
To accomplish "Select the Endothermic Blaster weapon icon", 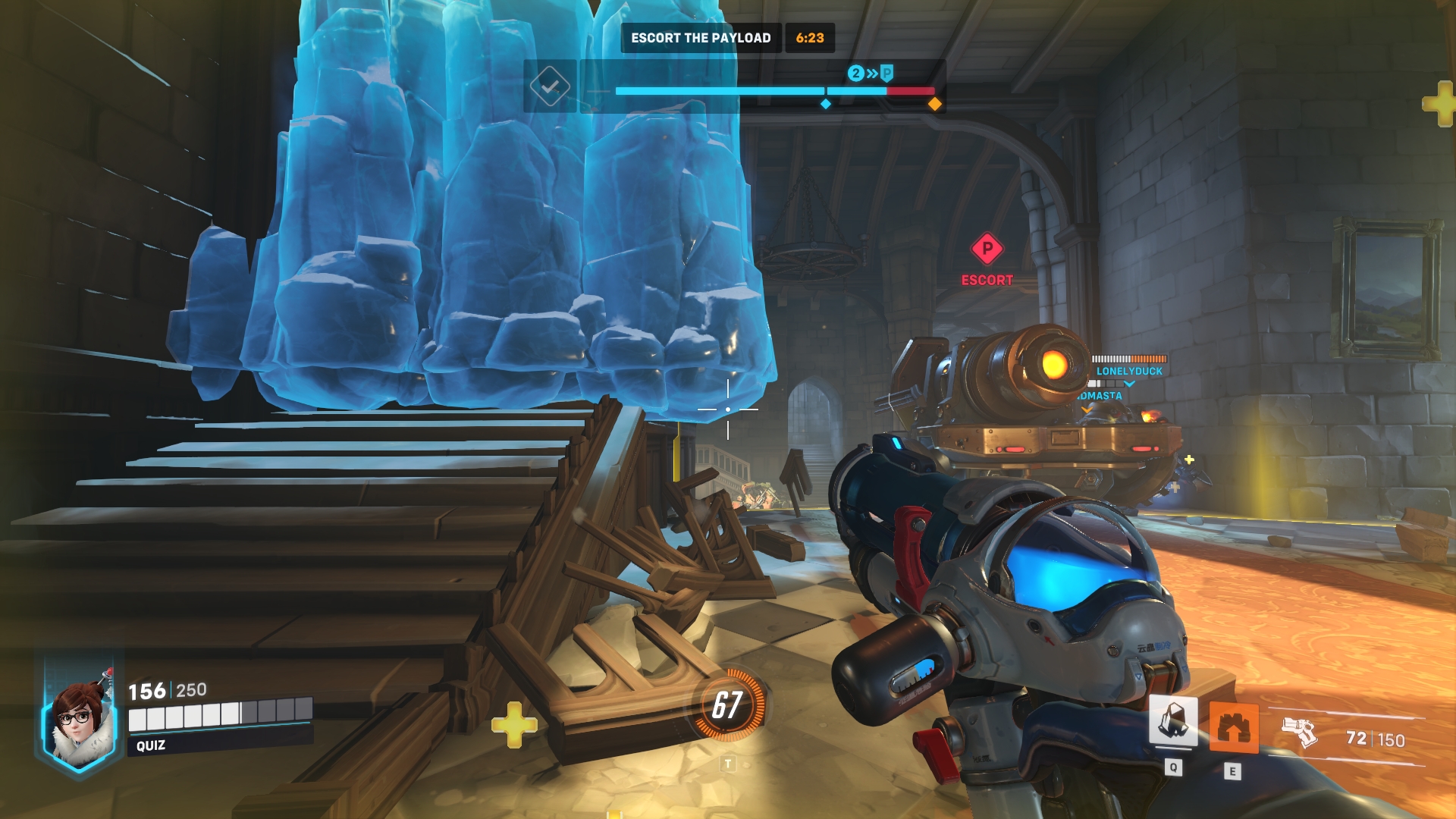I will (1300, 732).
